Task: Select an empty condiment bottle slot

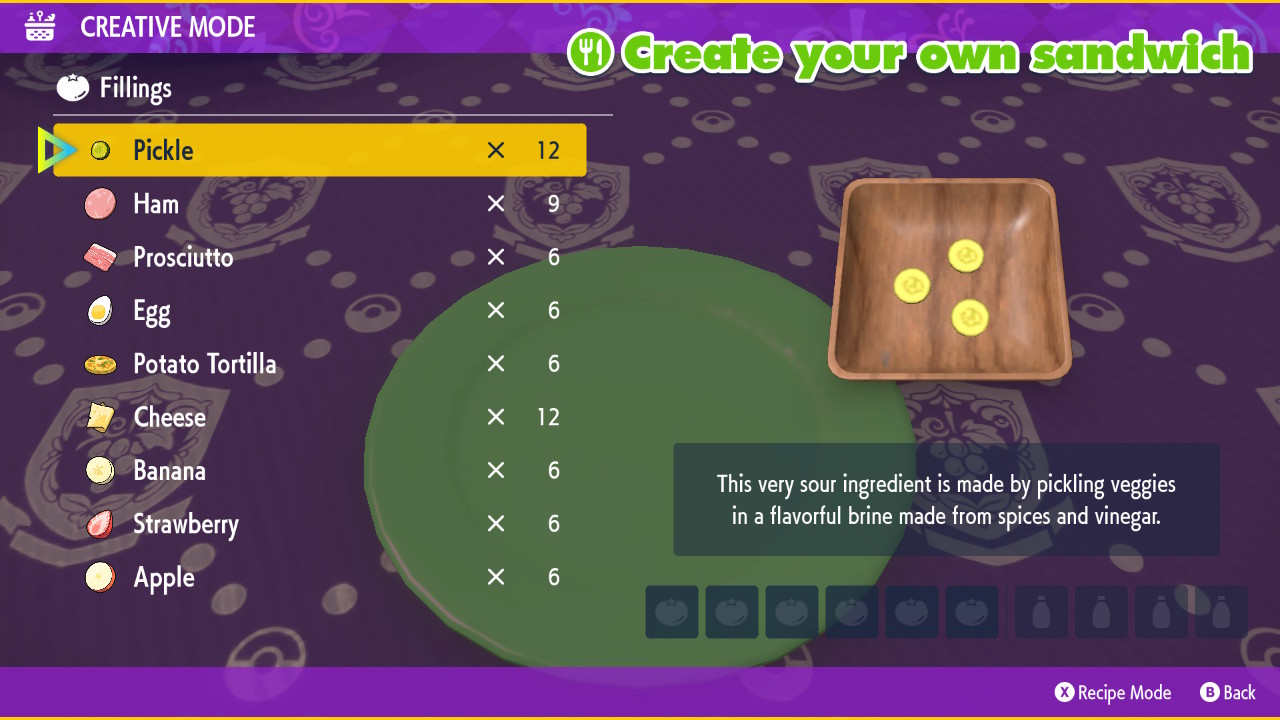Action: tap(1040, 611)
